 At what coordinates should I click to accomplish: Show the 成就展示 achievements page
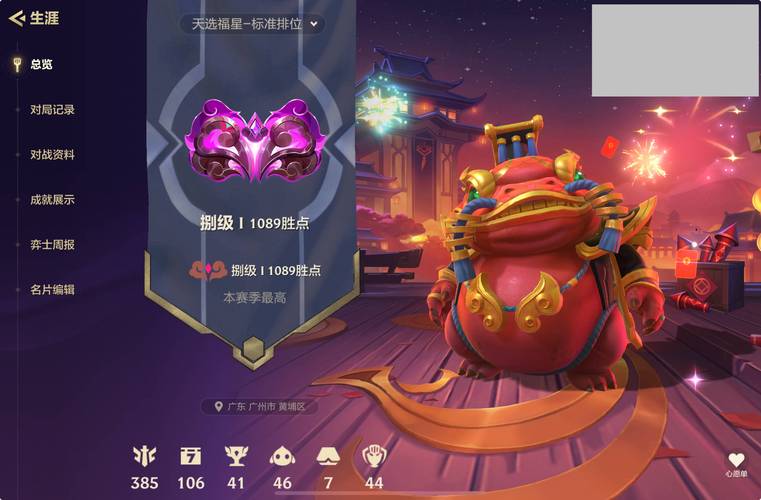coord(52,200)
